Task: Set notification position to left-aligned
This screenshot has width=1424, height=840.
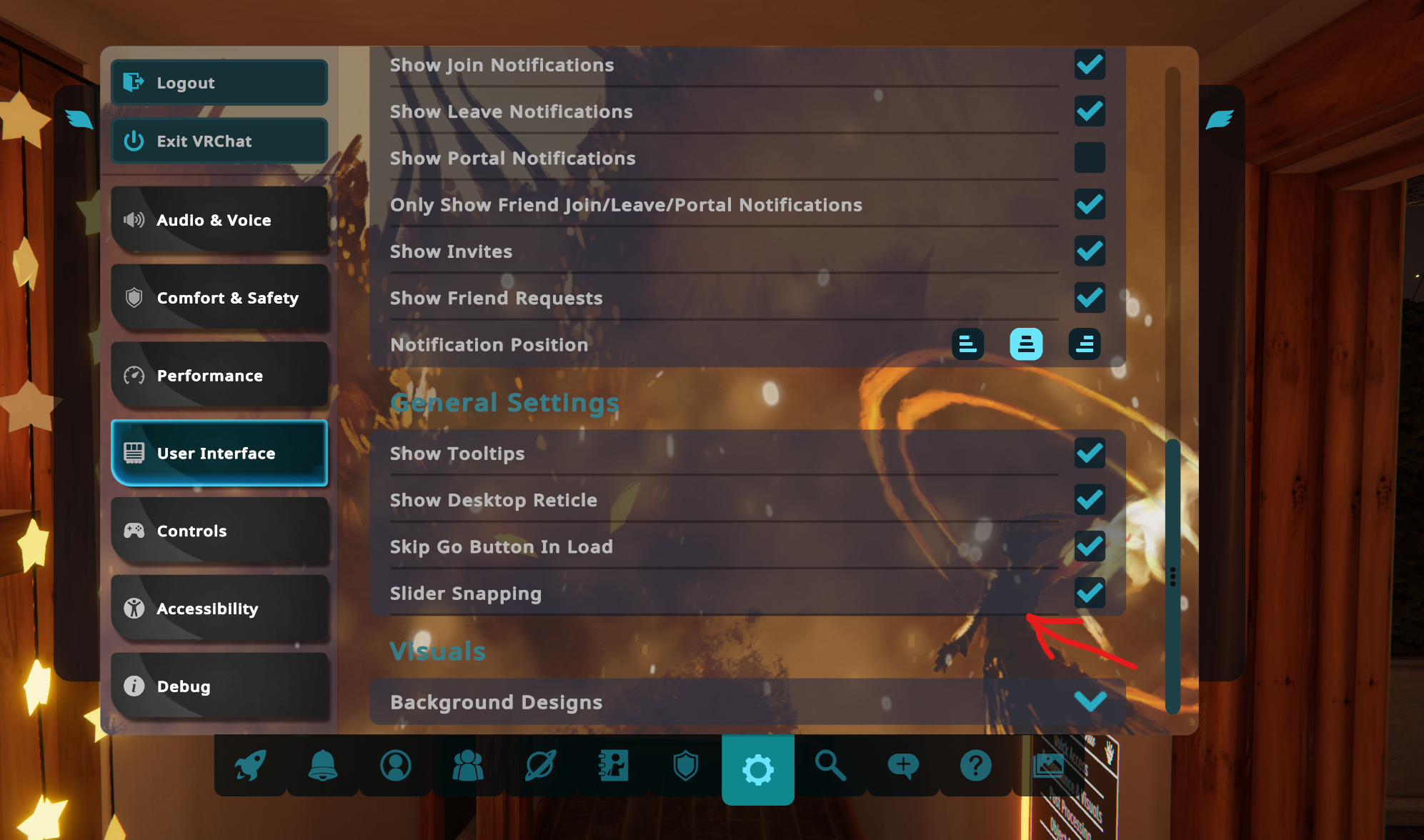Action: point(967,344)
